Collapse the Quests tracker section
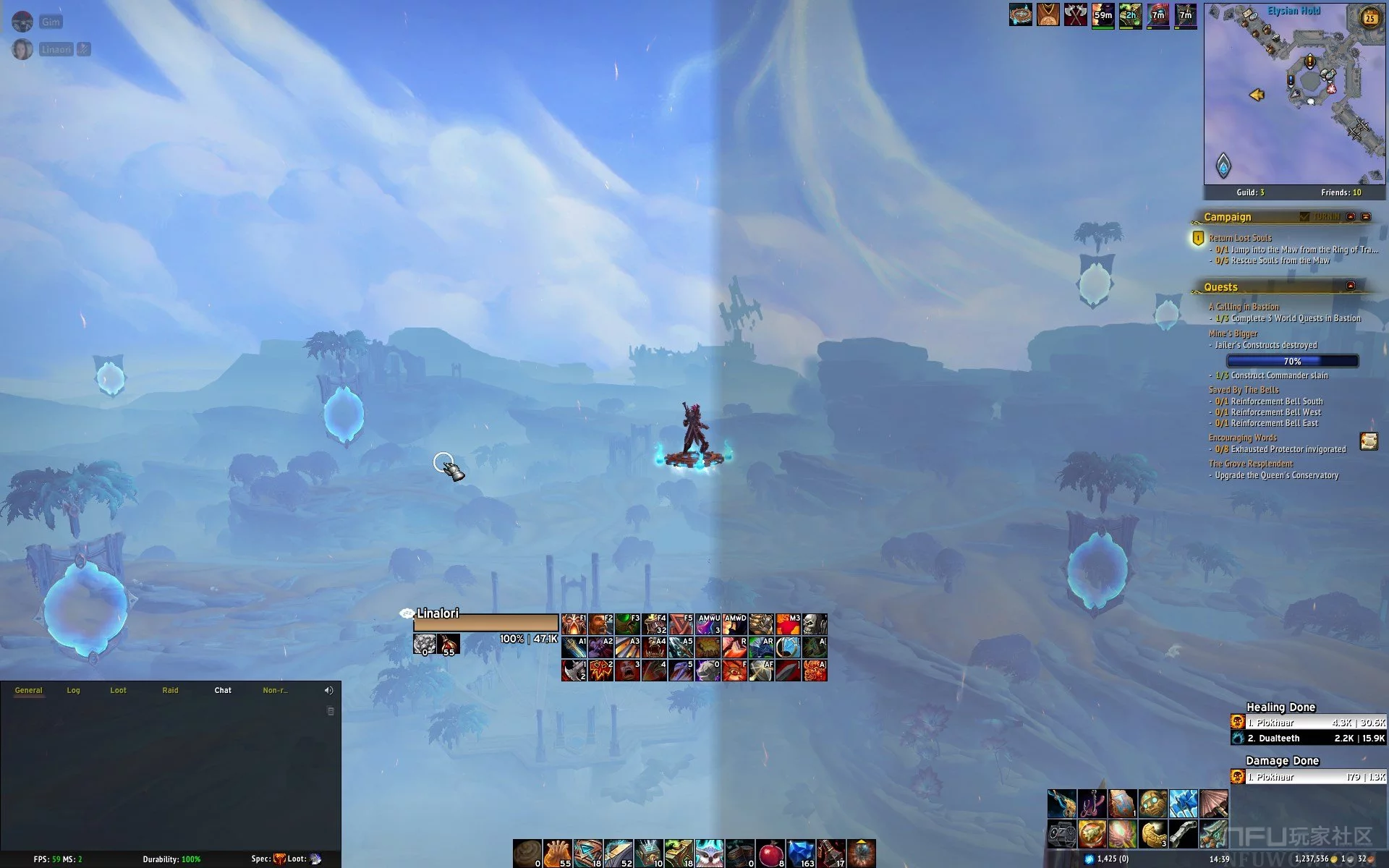Screen dimensions: 1389x868 tap(1350, 286)
